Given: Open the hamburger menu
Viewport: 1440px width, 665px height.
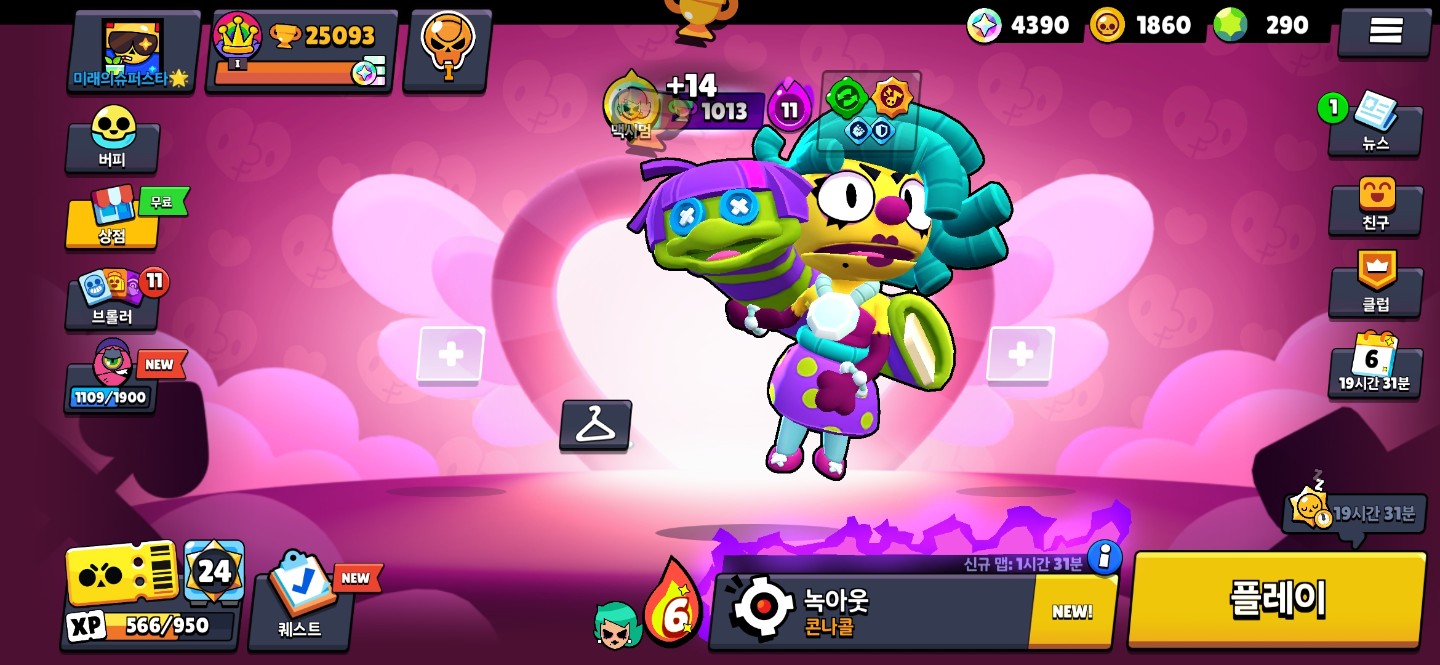Looking at the screenshot, I should point(1384,32).
